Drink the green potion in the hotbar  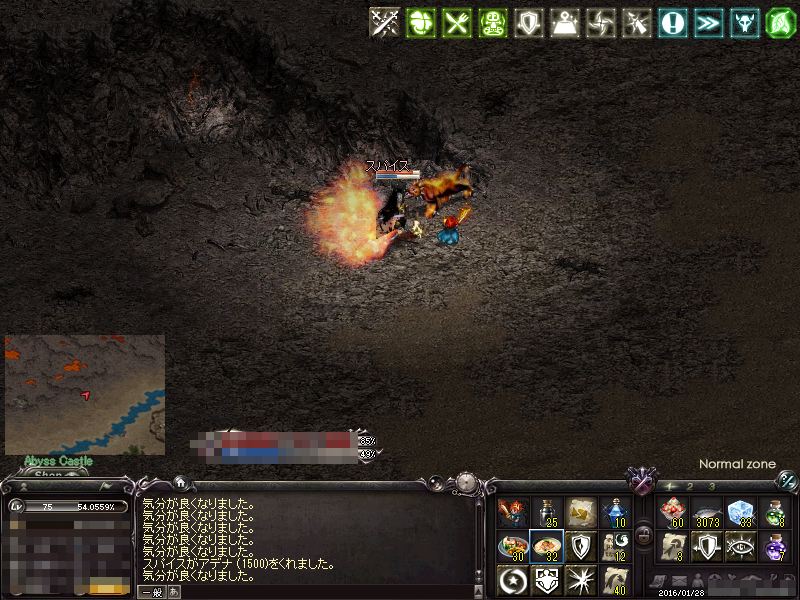pos(775,513)
